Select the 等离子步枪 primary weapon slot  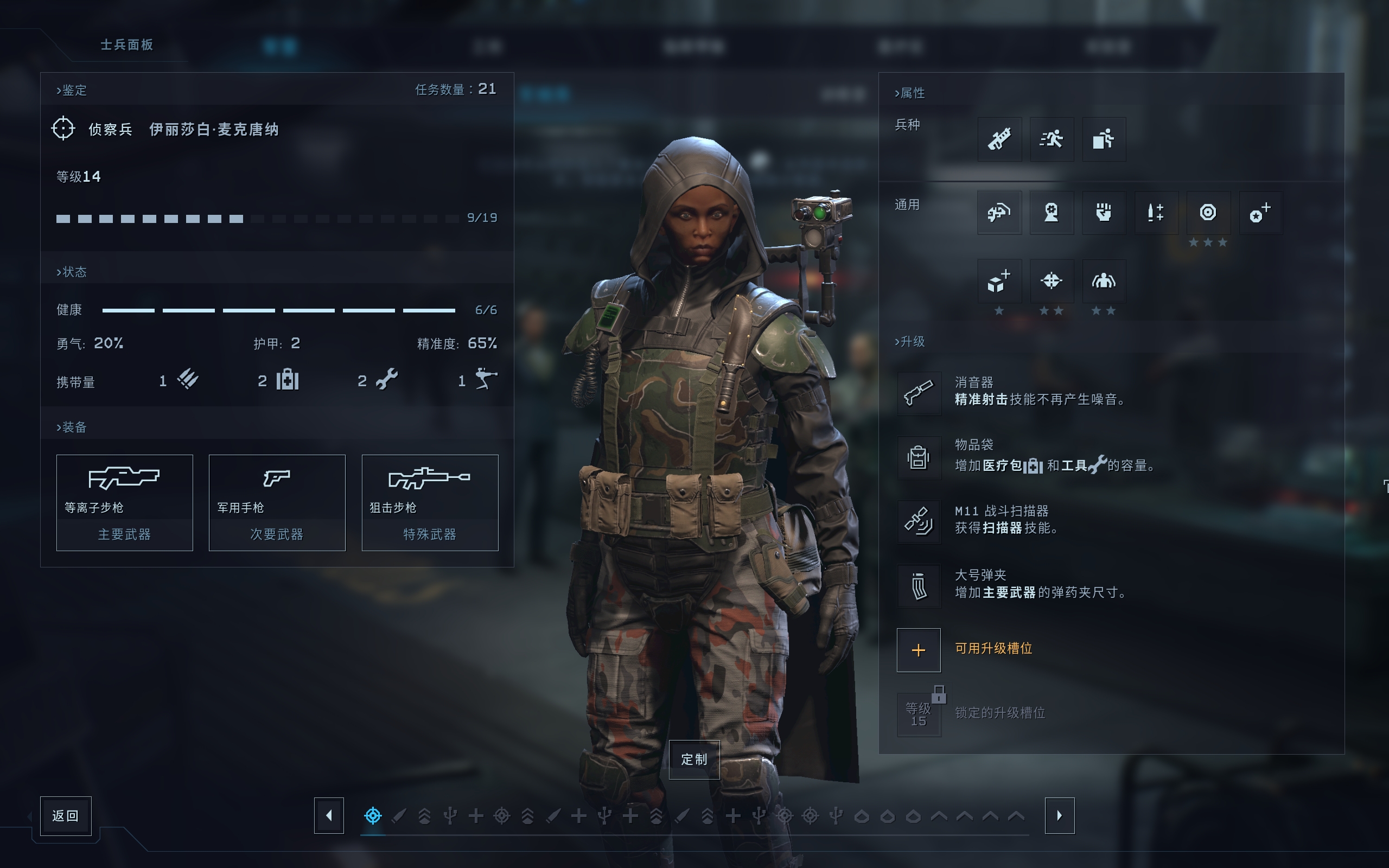125,502
